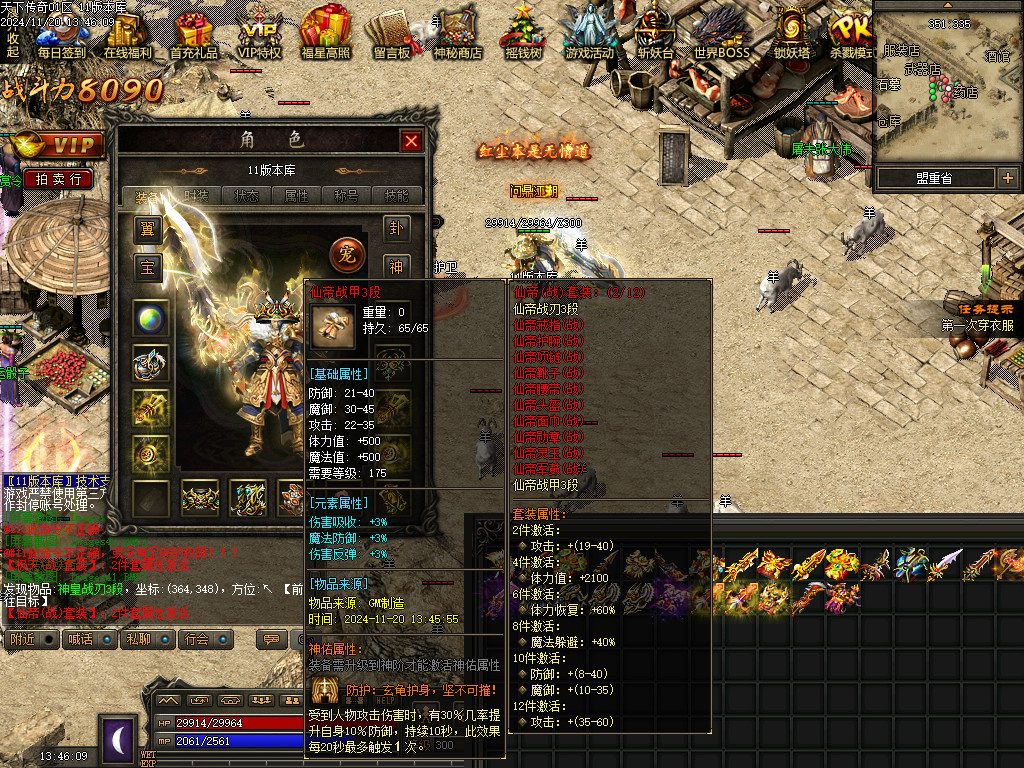Switch to the 时装 tab
The height and width of the screenshot is (768, 1024).
196,196
